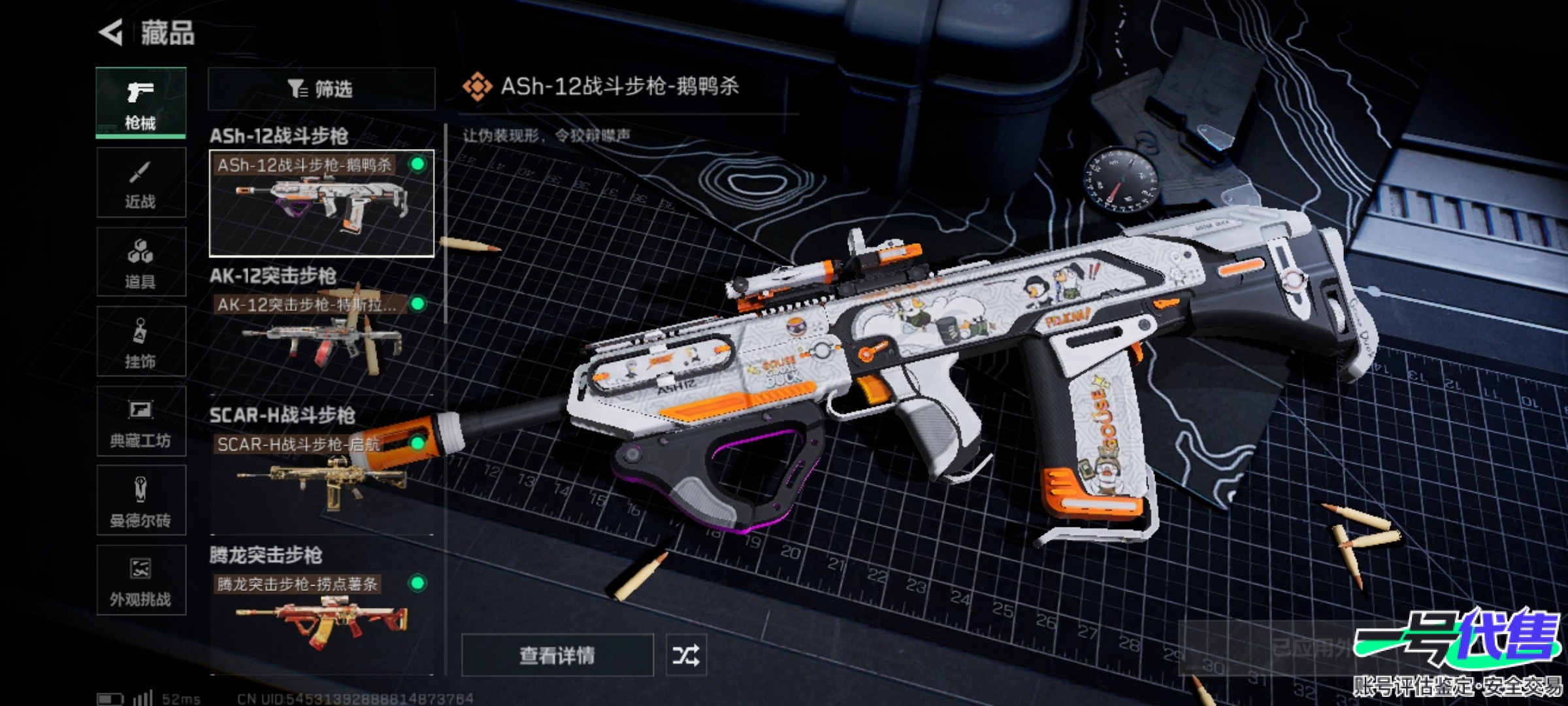Switch to the 曼德尔砖 tab
The width and height of the screenshot is (1568, 706).
click(140, 501)
